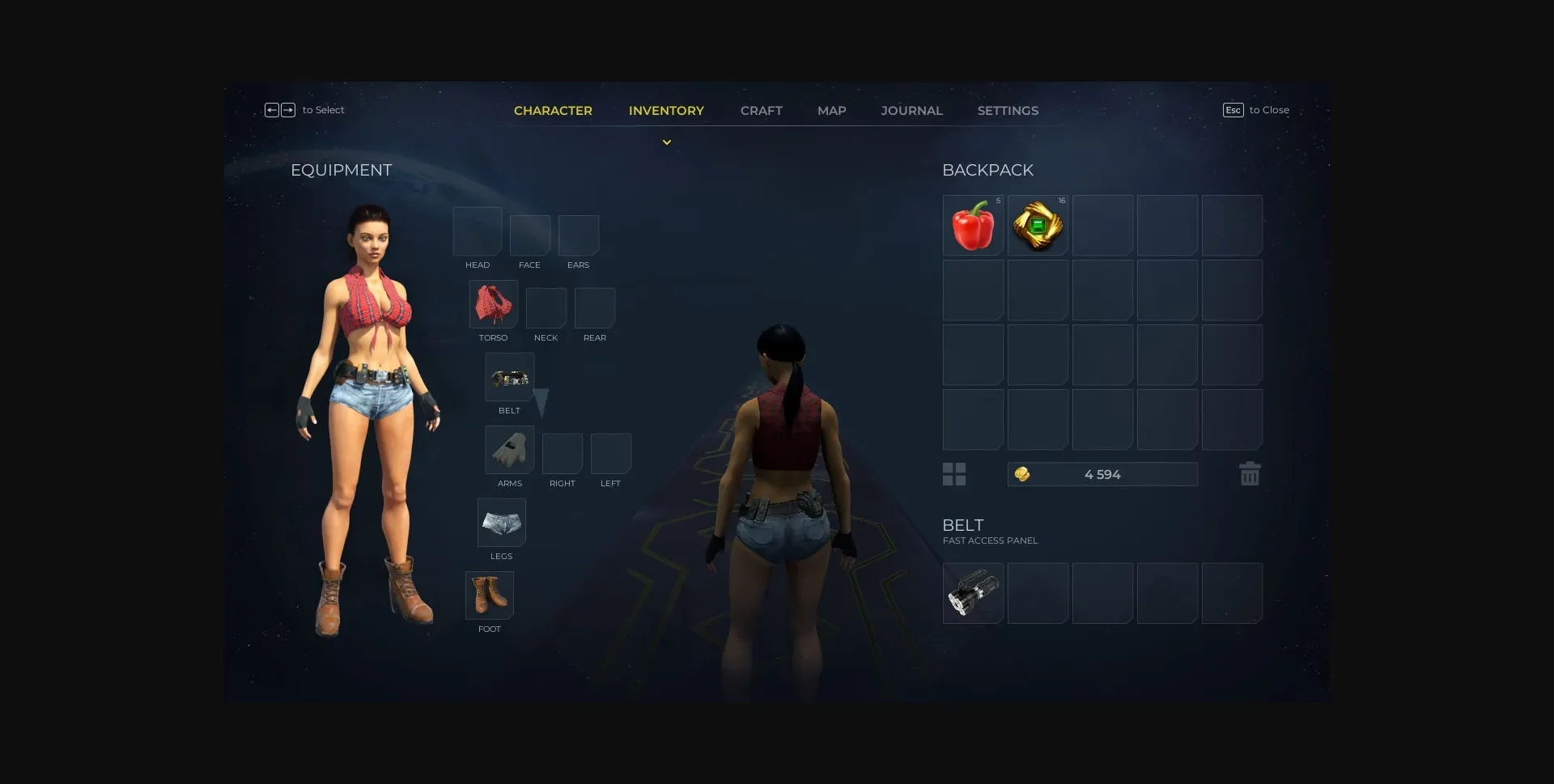The width and height of the screenshot is (1554, 784).
Task: Switch to the CHARACTER tab
Action: (554, 110)
